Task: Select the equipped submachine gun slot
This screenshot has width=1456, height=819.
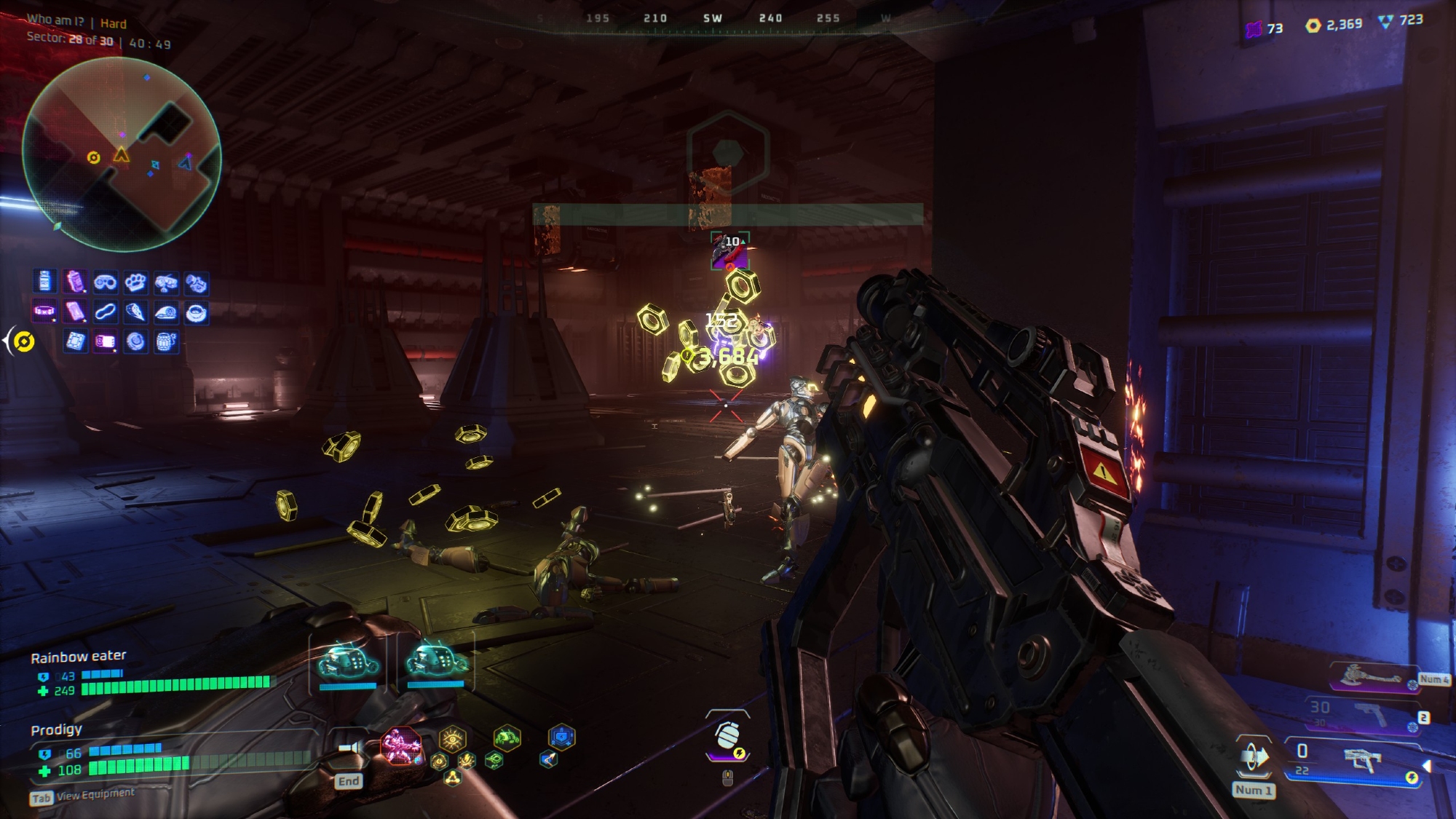Action: pyautogui.click(x=1360, y=760)
